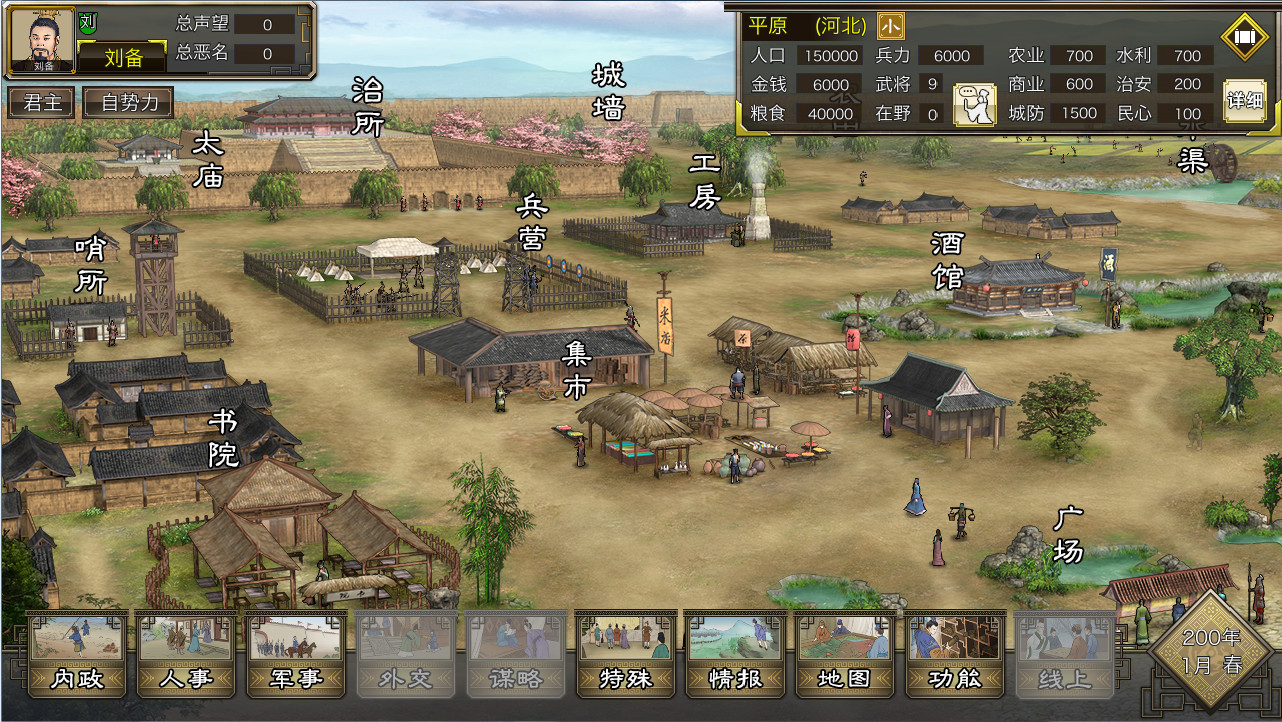Open the 治所 government office label
1282x722 pixels.
[368, 107]
